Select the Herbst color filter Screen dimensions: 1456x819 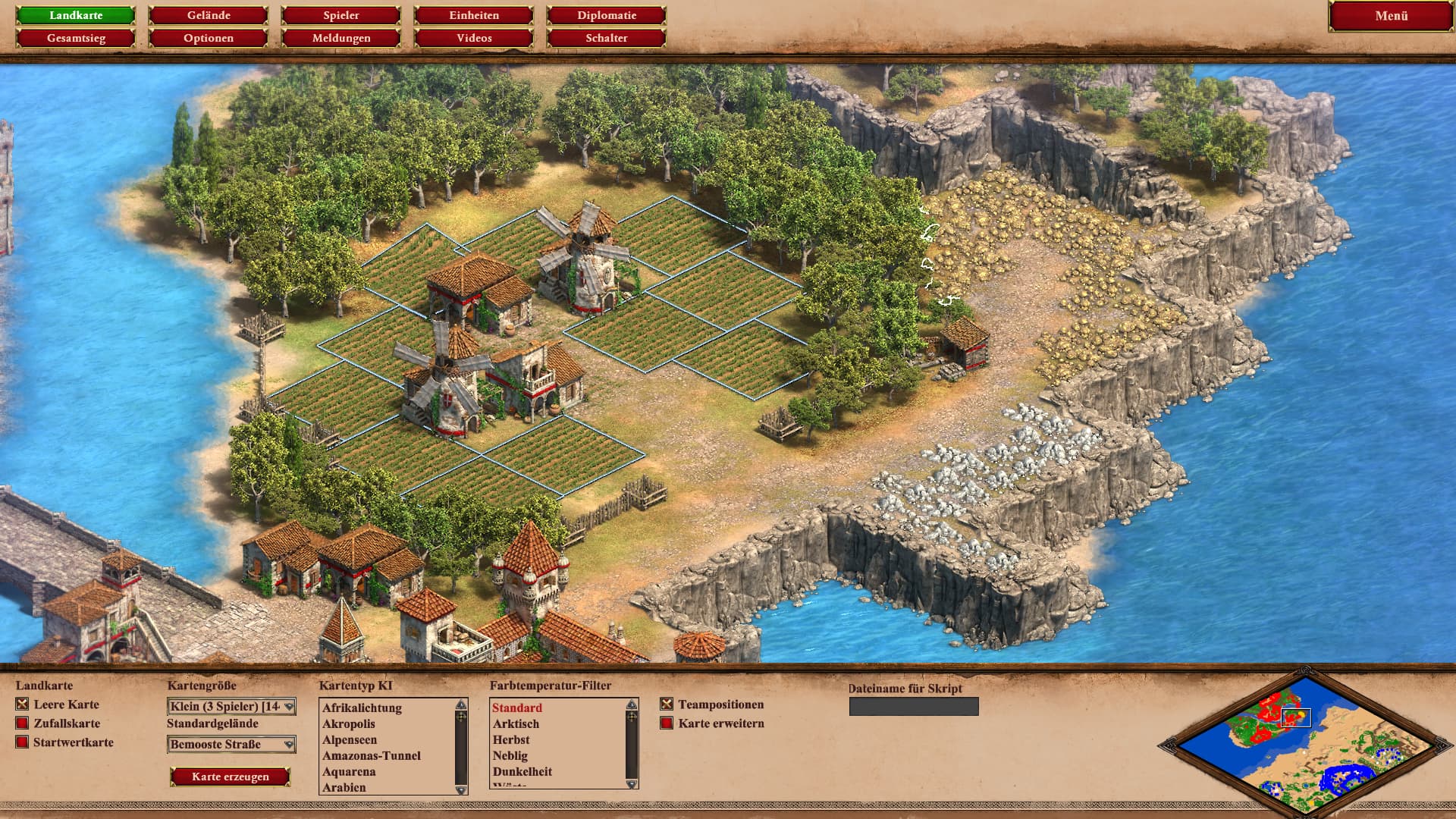click(x=511, y=740)
